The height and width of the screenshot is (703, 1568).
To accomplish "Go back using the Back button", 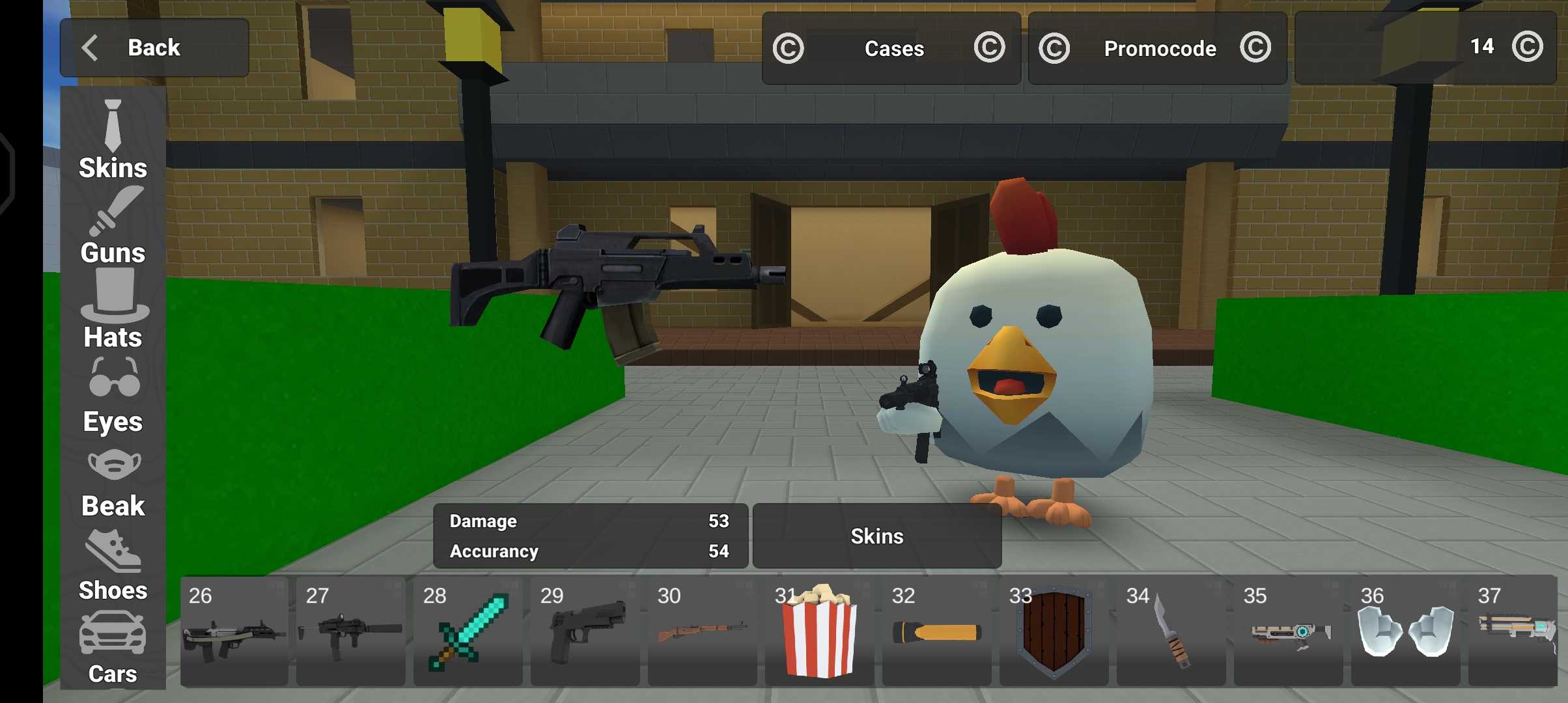I will [x=154, y=48].
